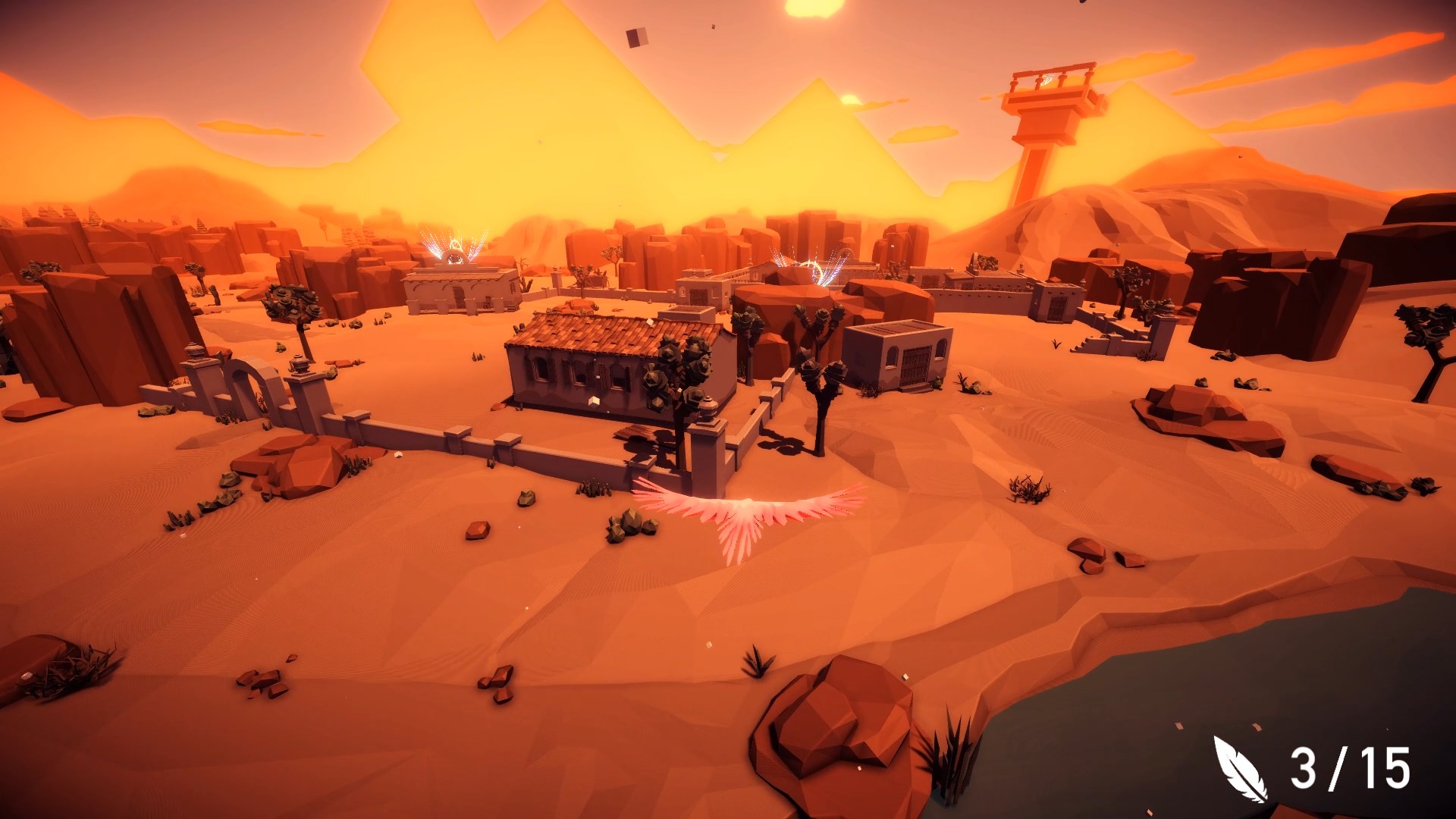Click the glowing shrine sparkle above the white building

tap(453, 250)
